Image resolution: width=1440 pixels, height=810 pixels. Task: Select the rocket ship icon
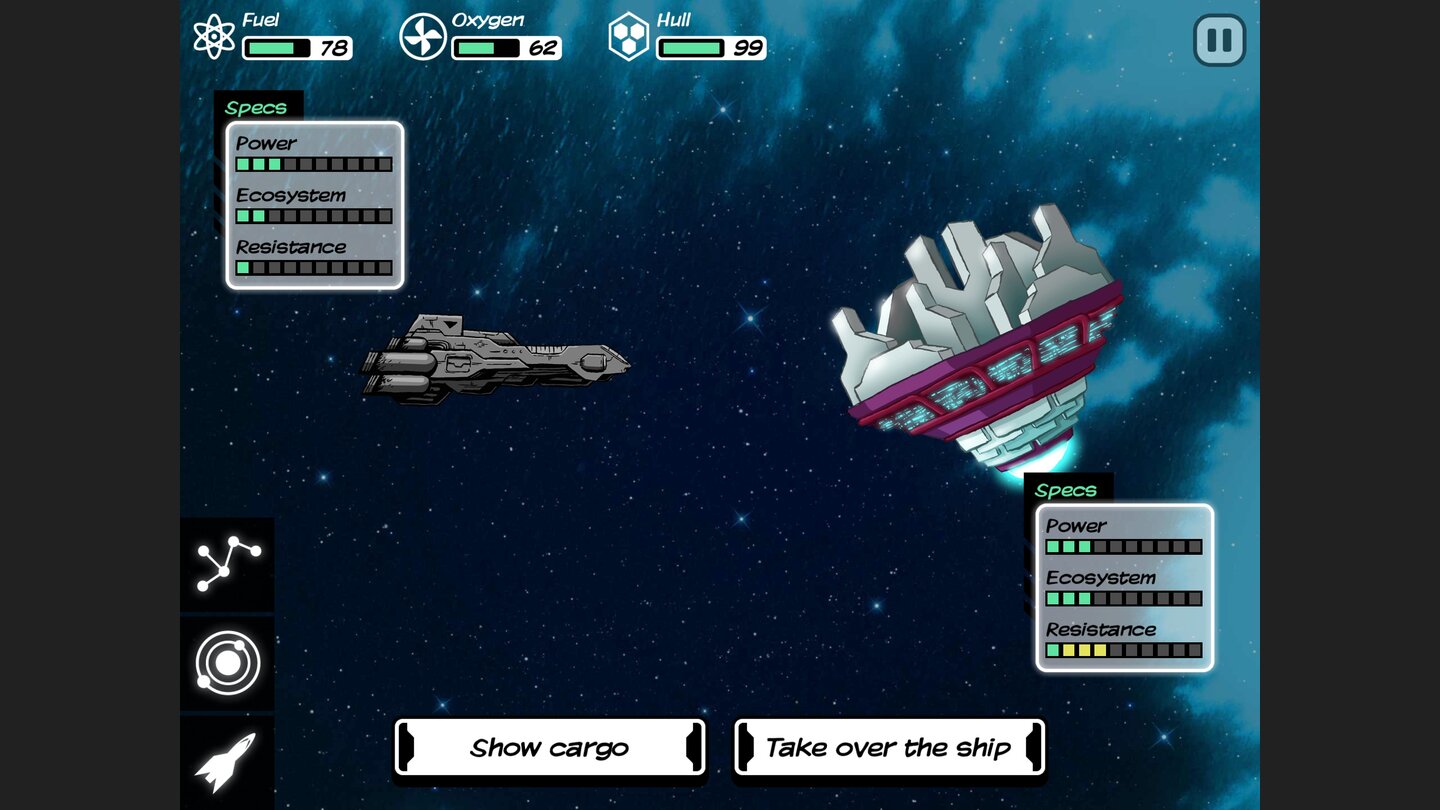click(227, 761)
